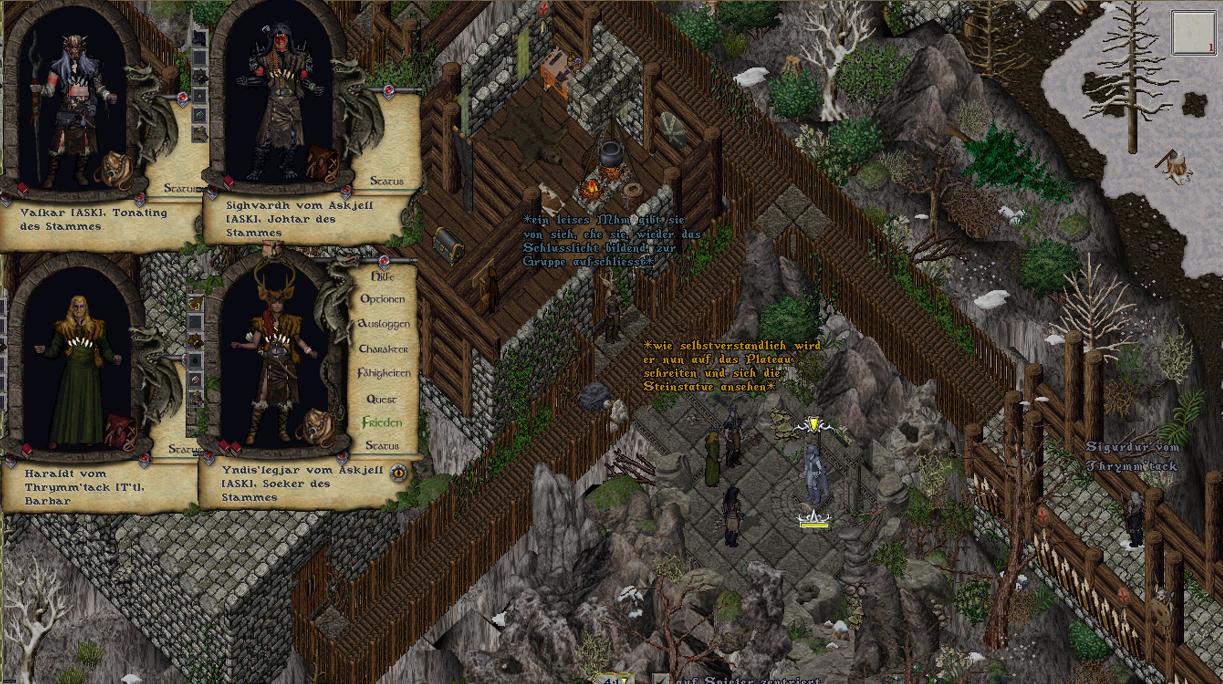This screenshot has height=684, width=1223.
Task: Open Valkar's tan backpack
Action: [113, 169]
